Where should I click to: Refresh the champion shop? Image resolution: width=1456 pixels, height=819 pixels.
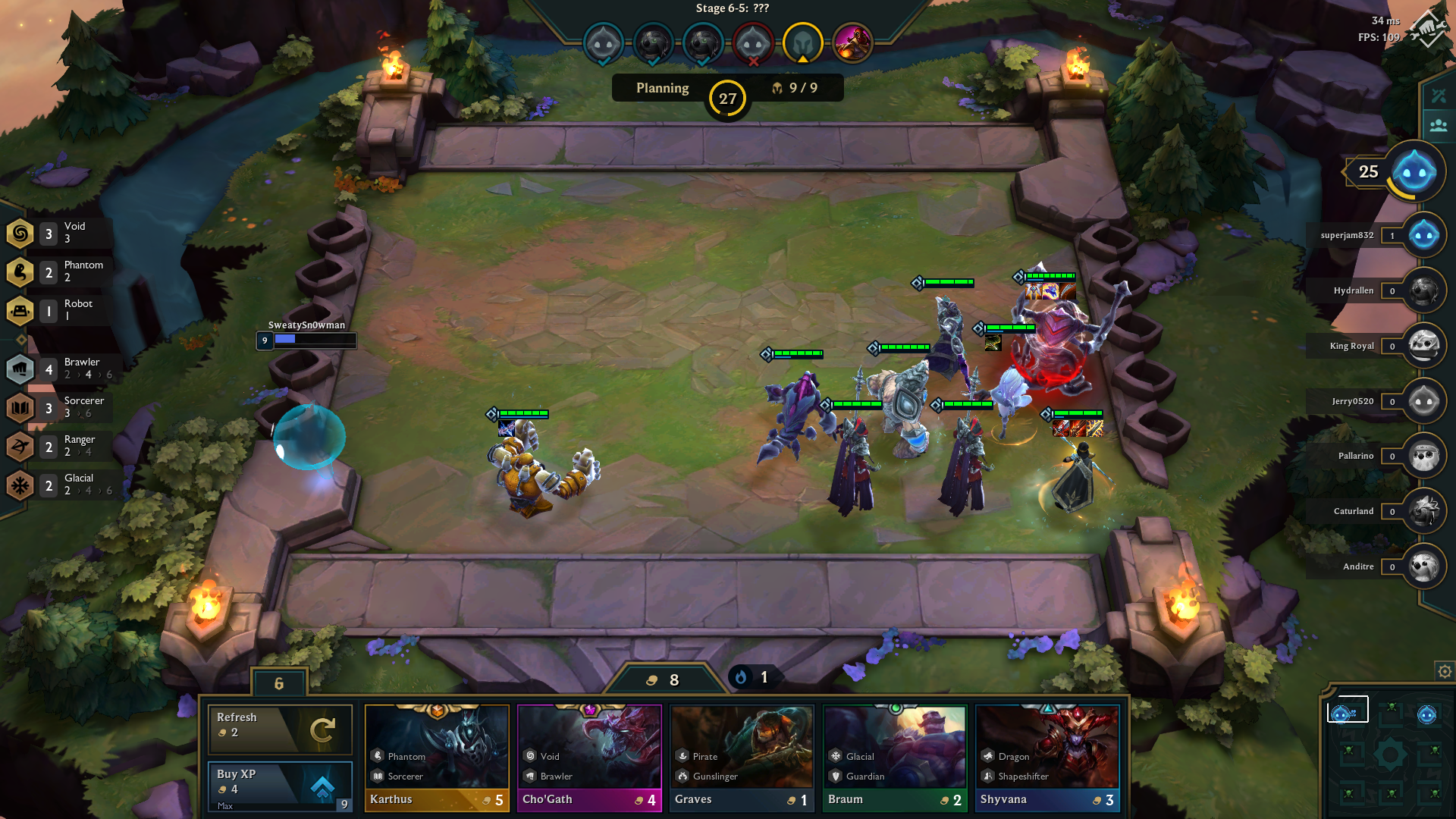pos(280,729)
